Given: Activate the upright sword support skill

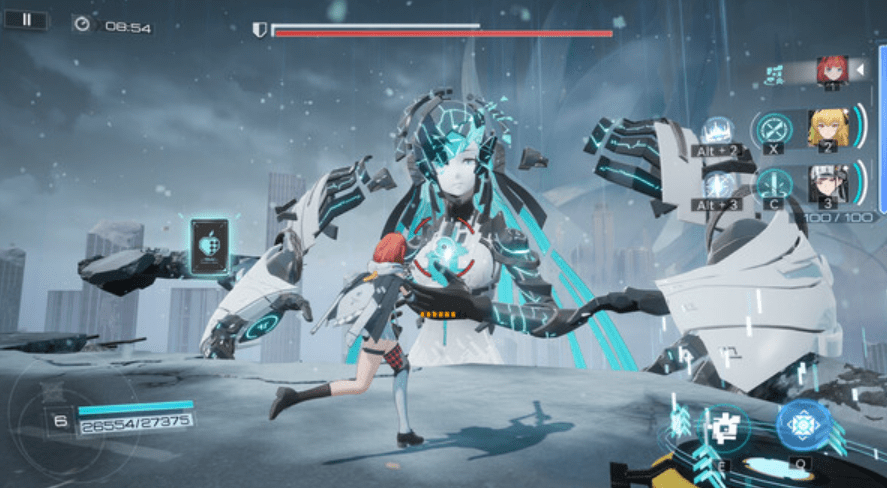Looking at the screenshot, I should (773, 183).
